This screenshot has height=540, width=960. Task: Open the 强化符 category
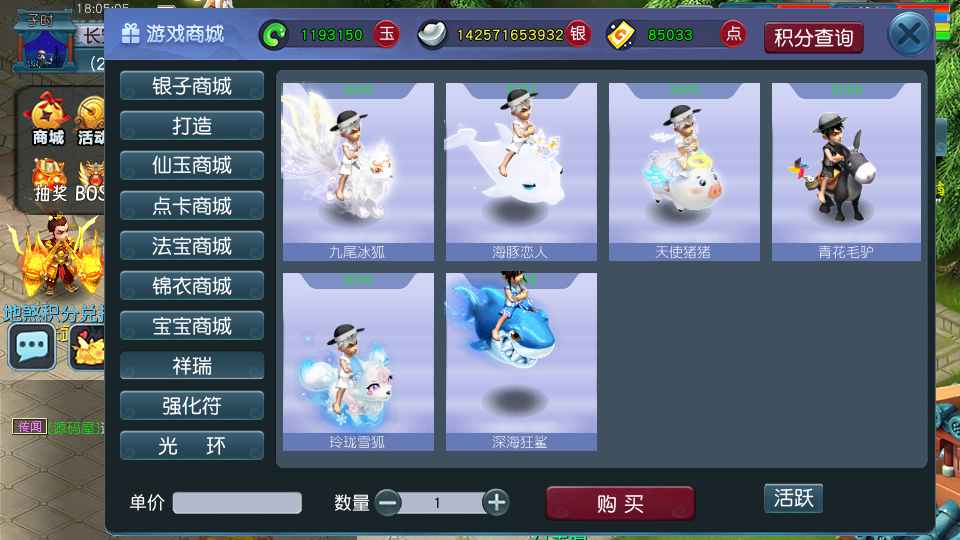point(192,406)
